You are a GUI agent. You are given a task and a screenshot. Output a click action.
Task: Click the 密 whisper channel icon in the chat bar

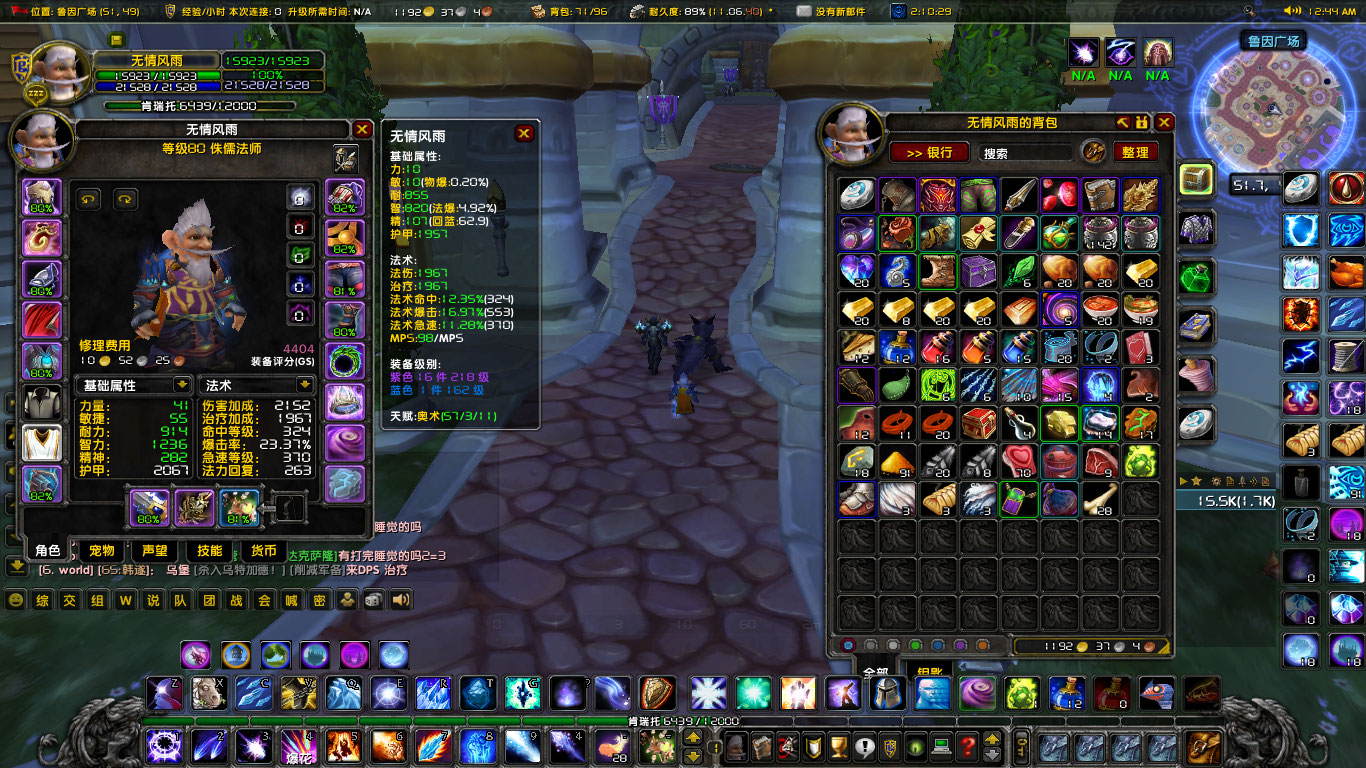[x=320, y=601]
